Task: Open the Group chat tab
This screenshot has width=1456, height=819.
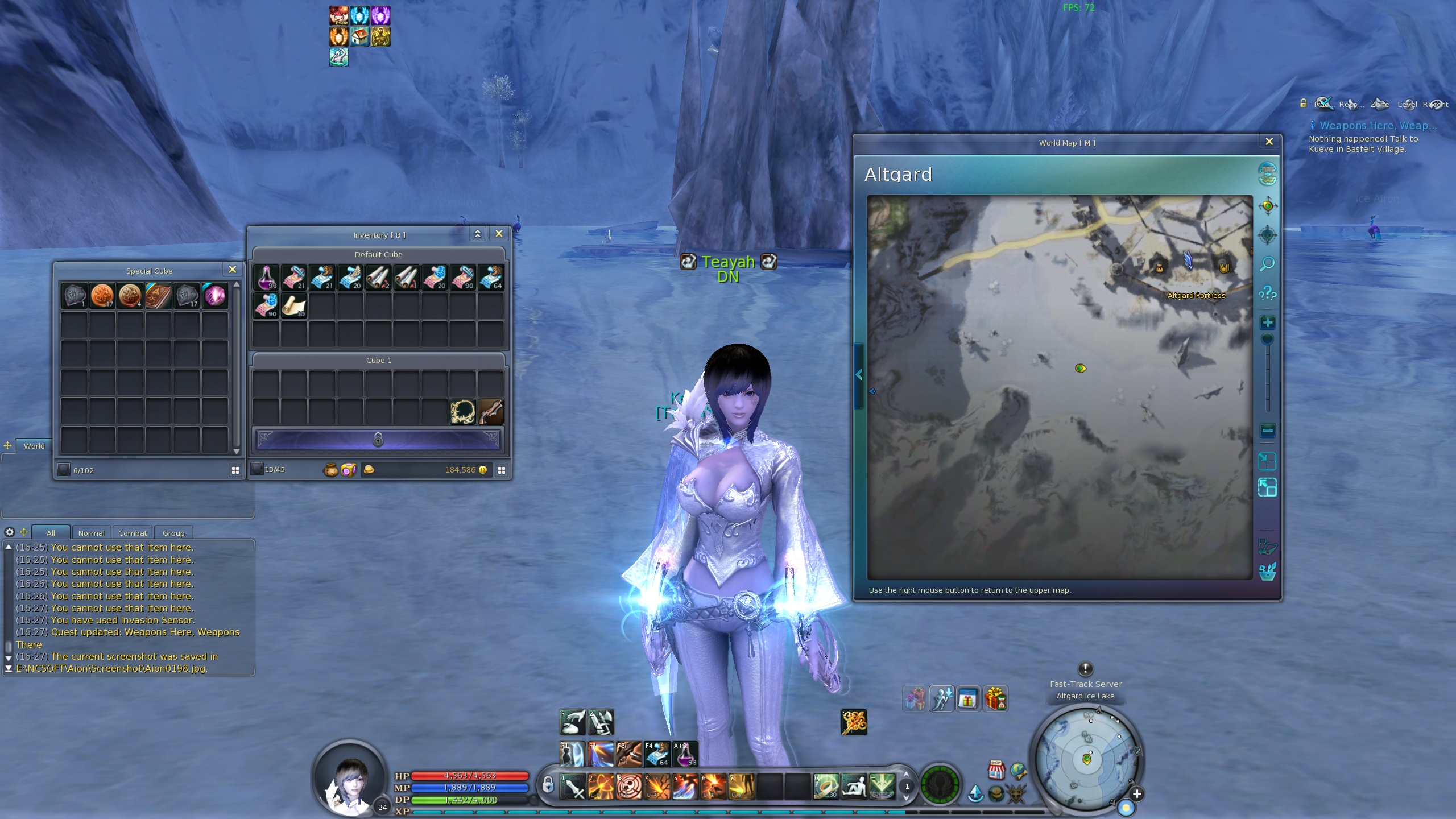Action: click(173, 533)
